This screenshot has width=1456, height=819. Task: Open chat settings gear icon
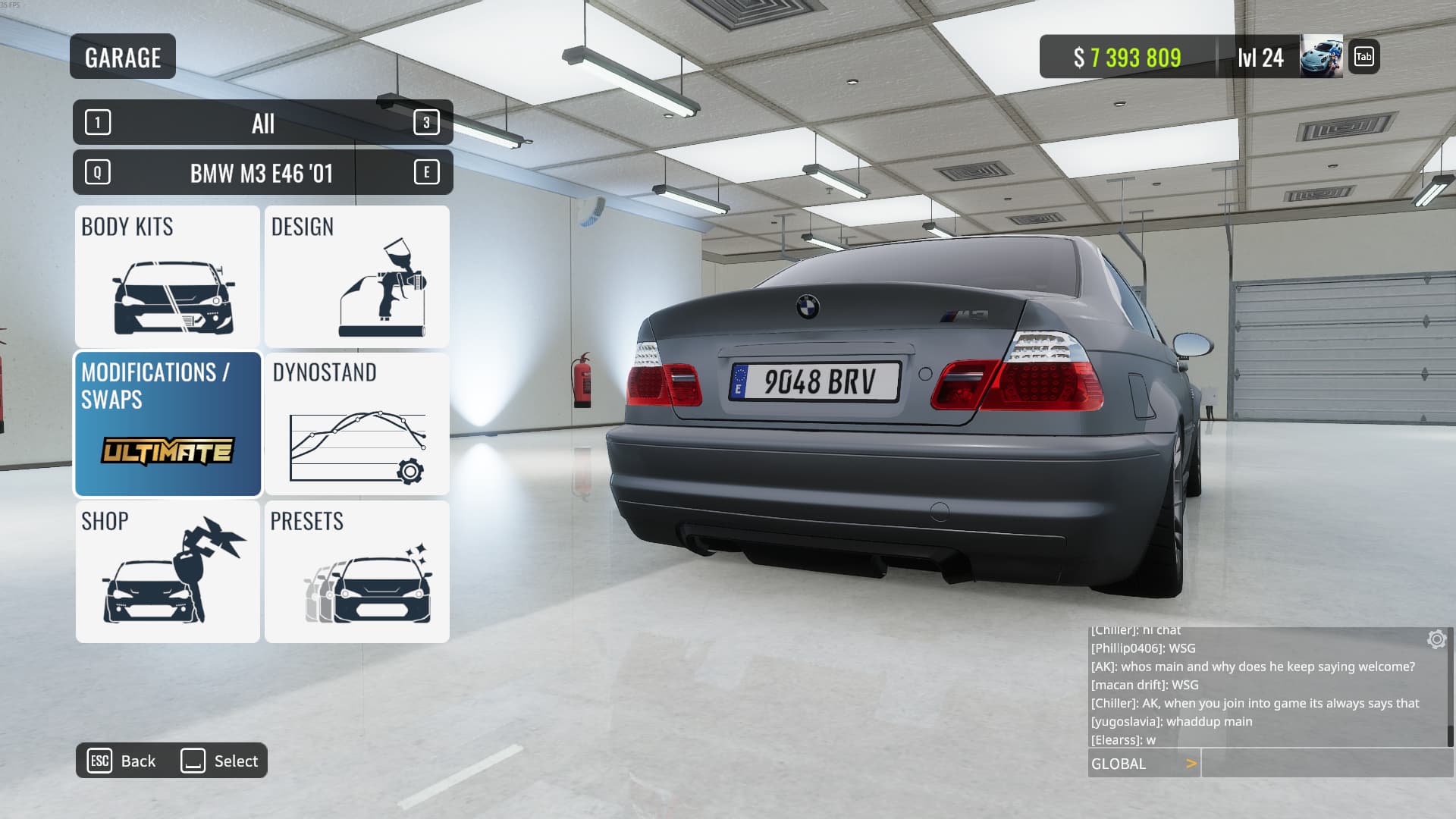(x=1436, y=639)
